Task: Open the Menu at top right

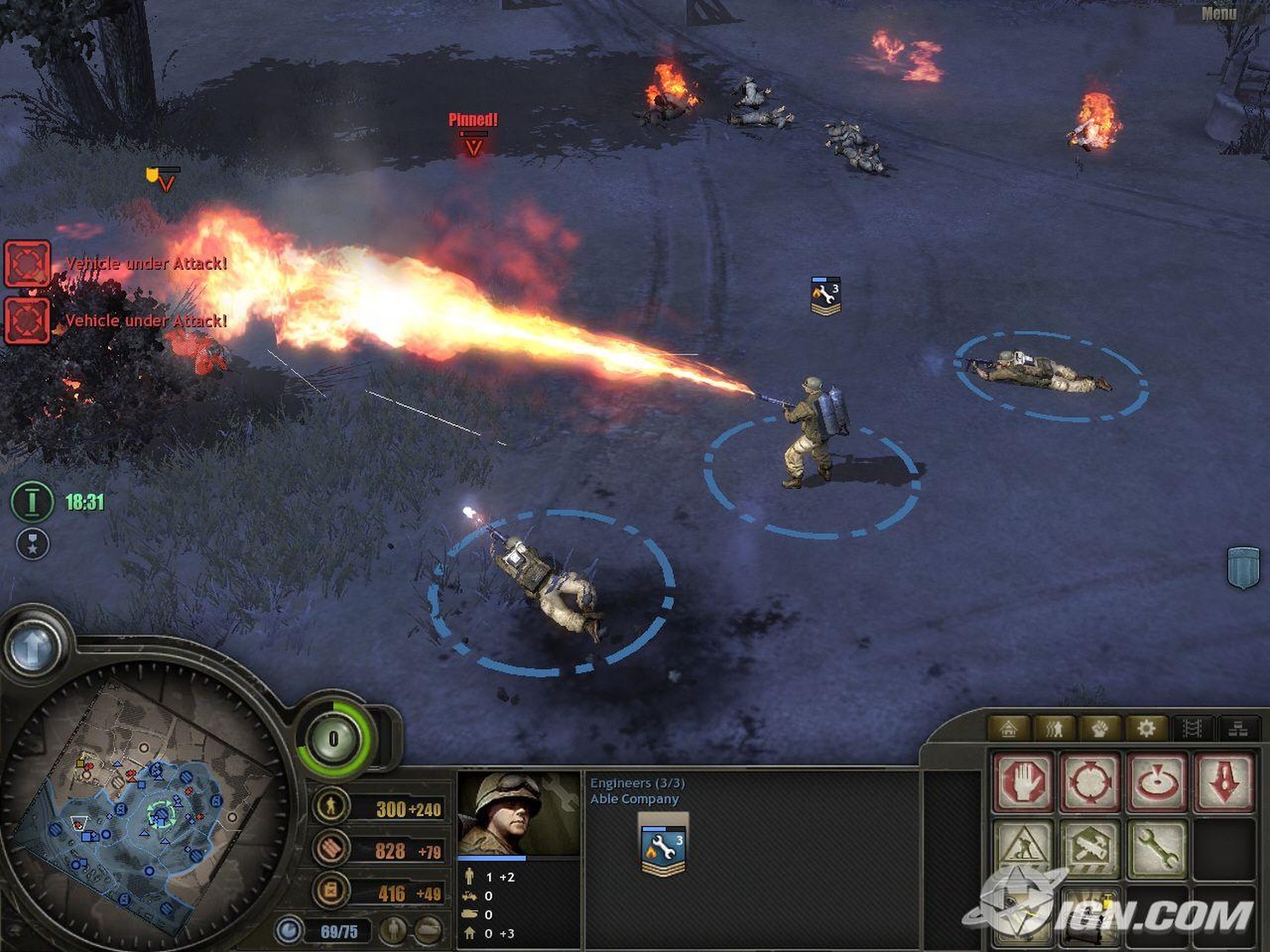Action: (1218, 13)
